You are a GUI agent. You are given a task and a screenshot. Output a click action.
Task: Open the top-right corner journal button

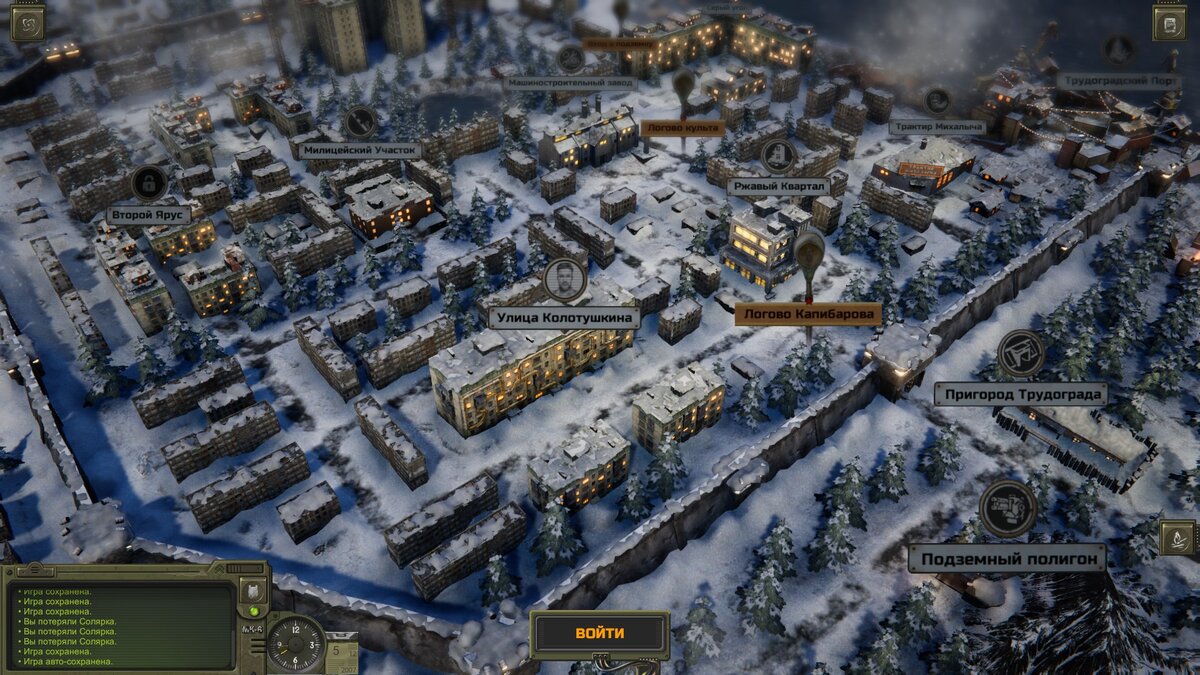point(1169,22)
